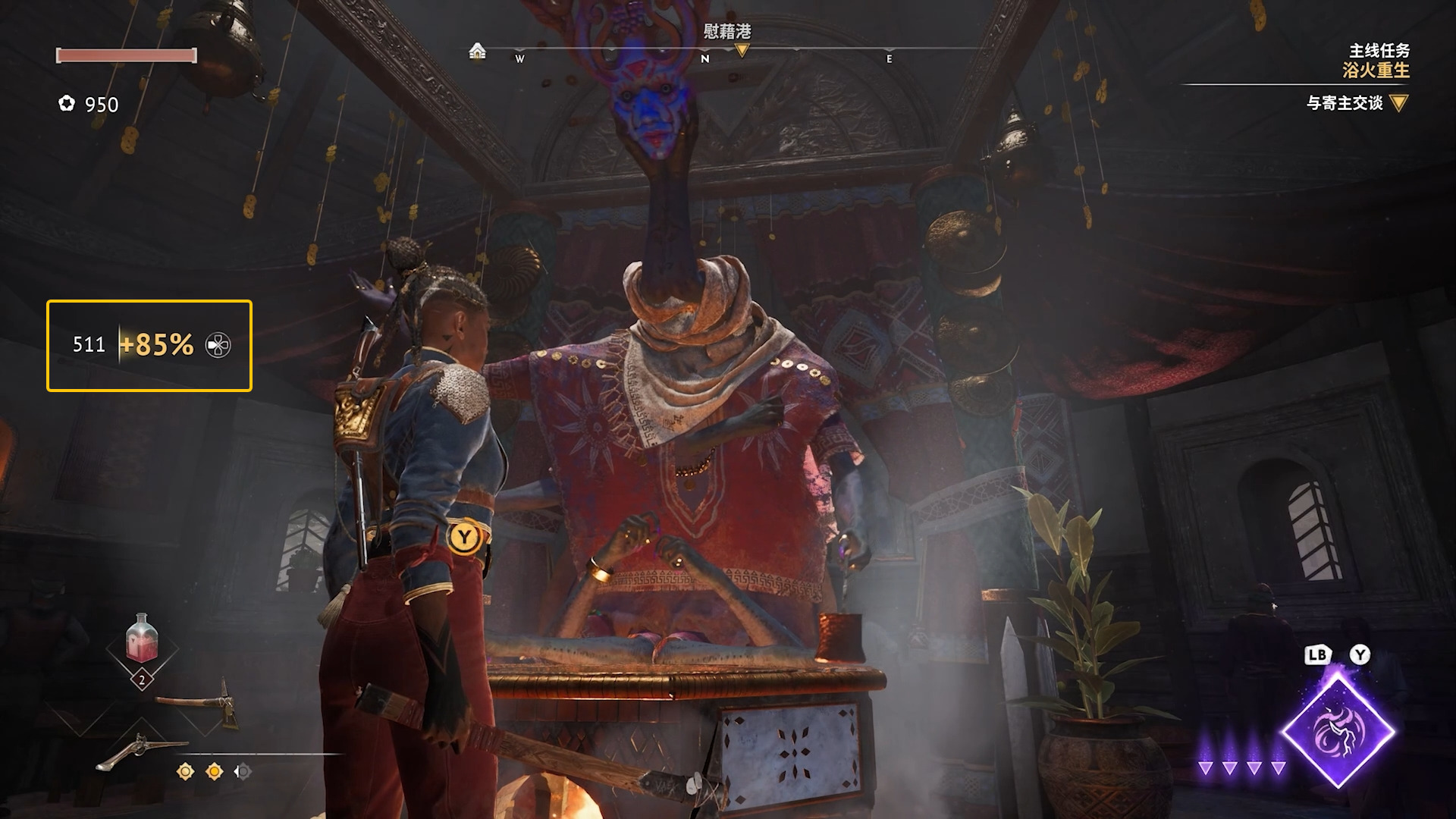Select the red healing flask slot
The width and height of the screenshot is (1456, 819).
[x=142, y=639]
